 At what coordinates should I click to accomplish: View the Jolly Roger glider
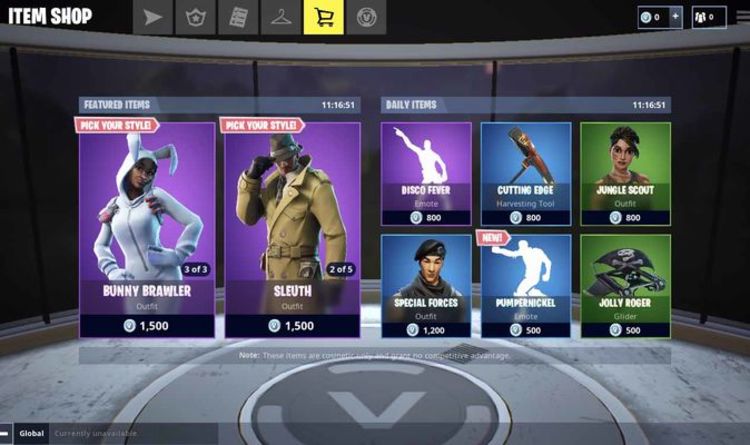coord(625,284)
